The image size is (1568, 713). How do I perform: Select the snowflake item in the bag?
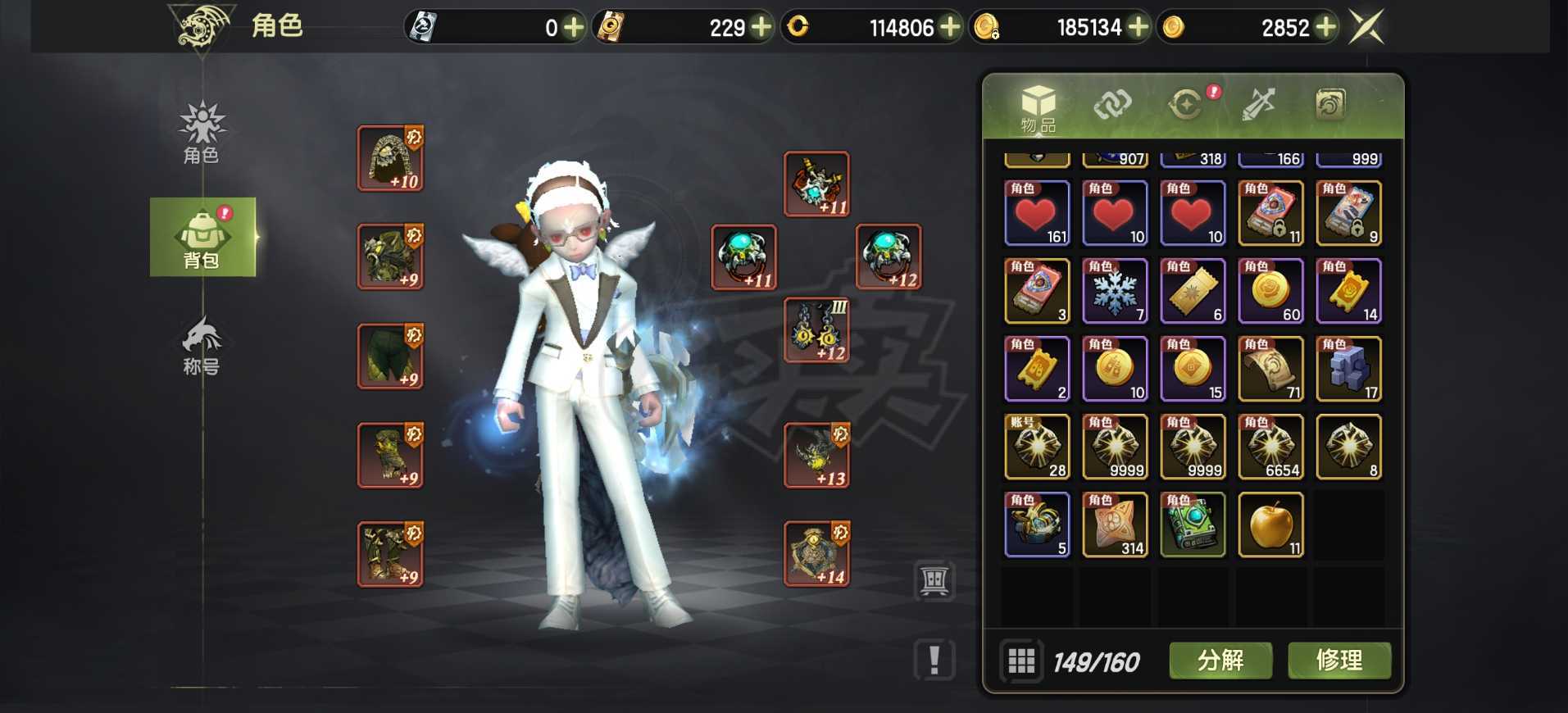tap(1115, 291)
